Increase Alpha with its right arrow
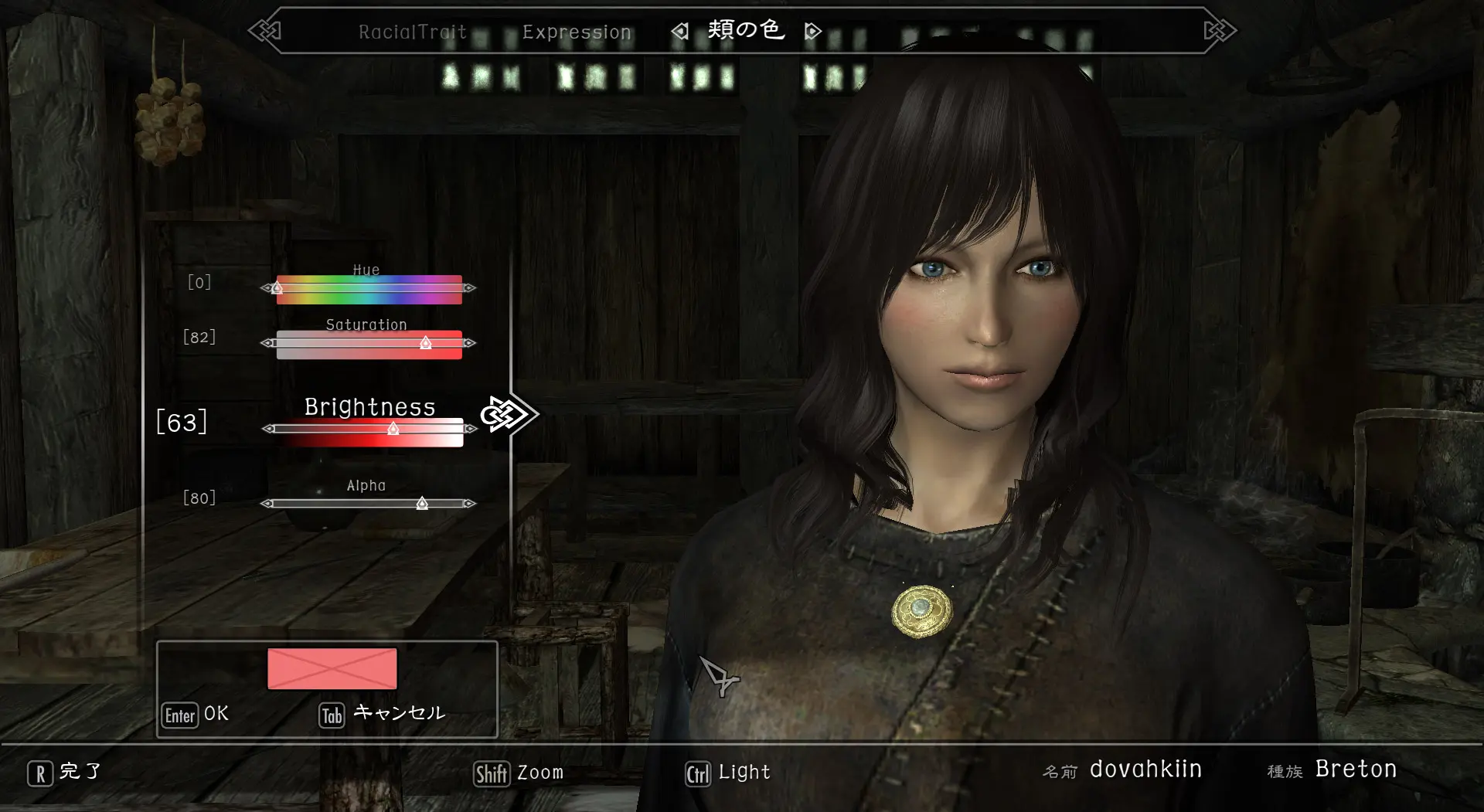 (x=470, y=504)
